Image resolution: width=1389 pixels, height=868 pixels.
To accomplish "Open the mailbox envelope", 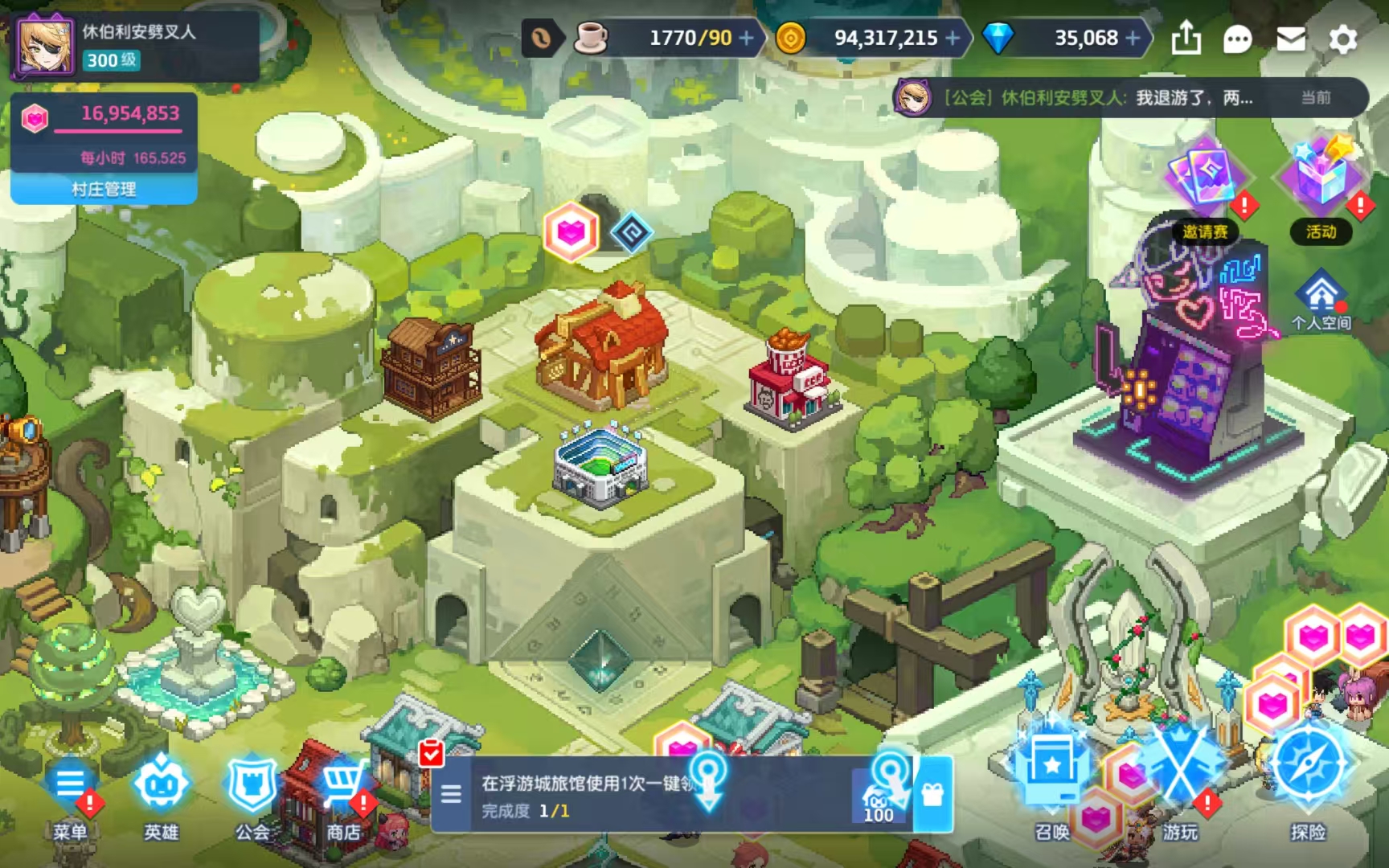I will pyautogui.click(x=1290, y=39).
